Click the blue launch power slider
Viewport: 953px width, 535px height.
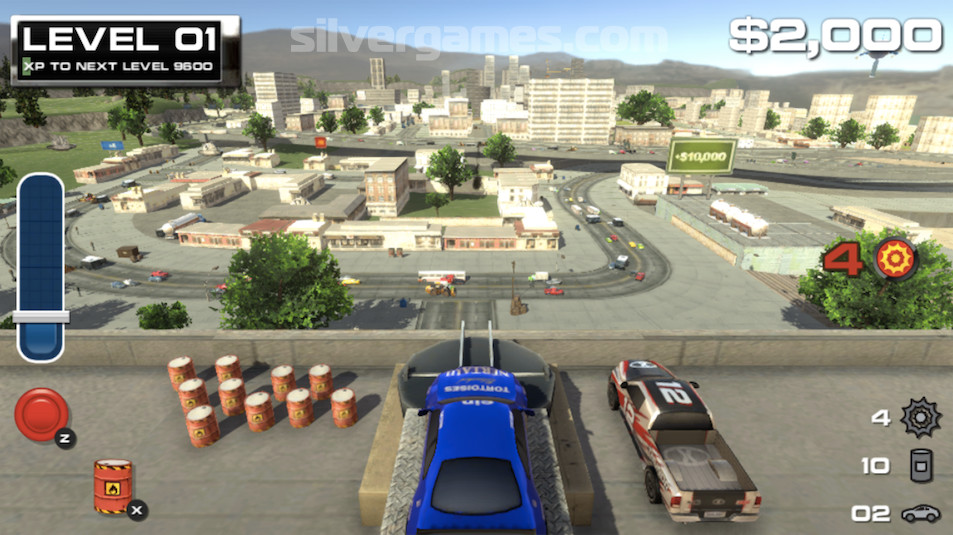tap(41, 266)
